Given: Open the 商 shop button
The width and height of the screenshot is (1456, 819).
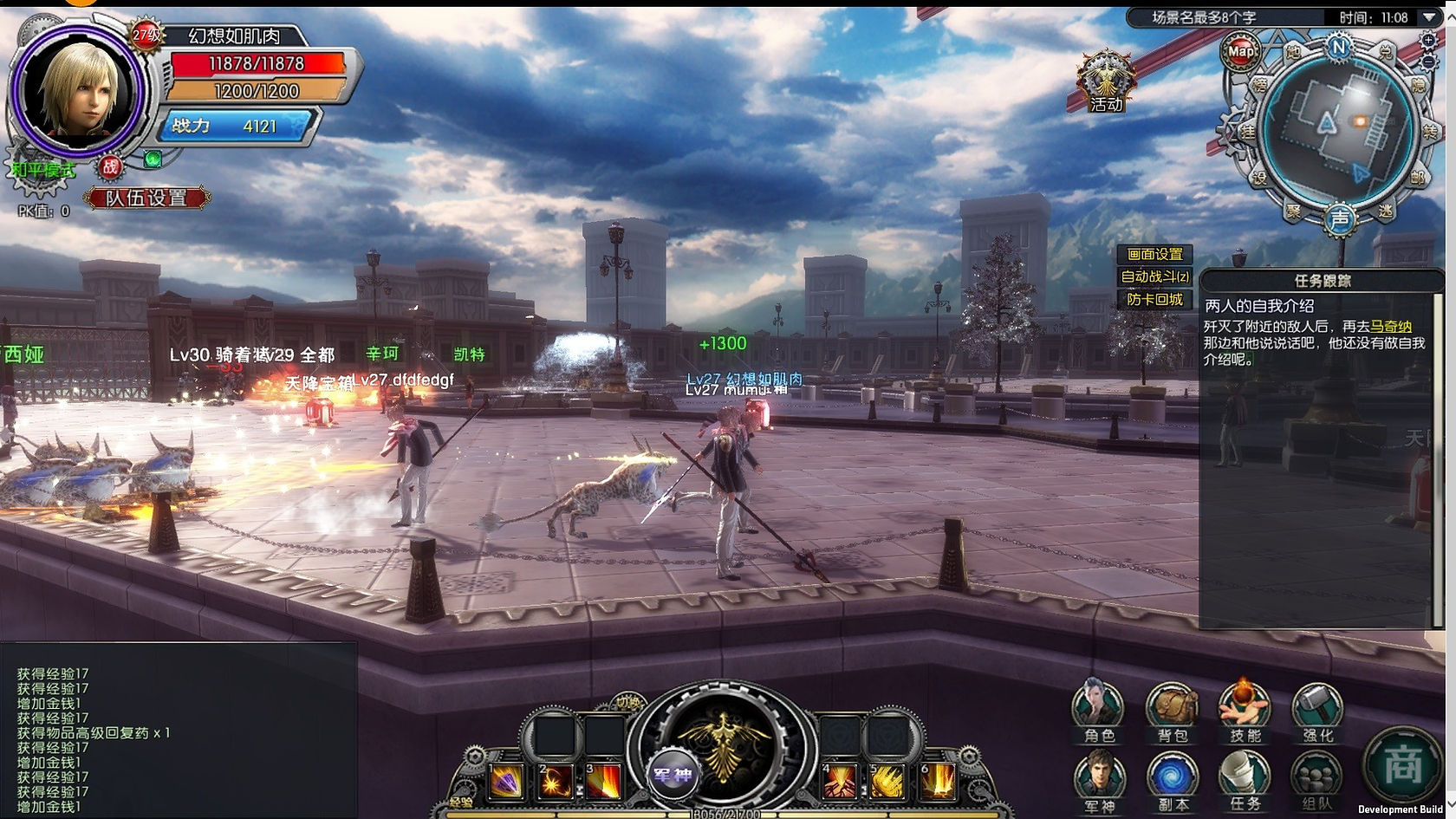Looking at the screenshot, I should pyautogui.click(x=1402, y=765).
